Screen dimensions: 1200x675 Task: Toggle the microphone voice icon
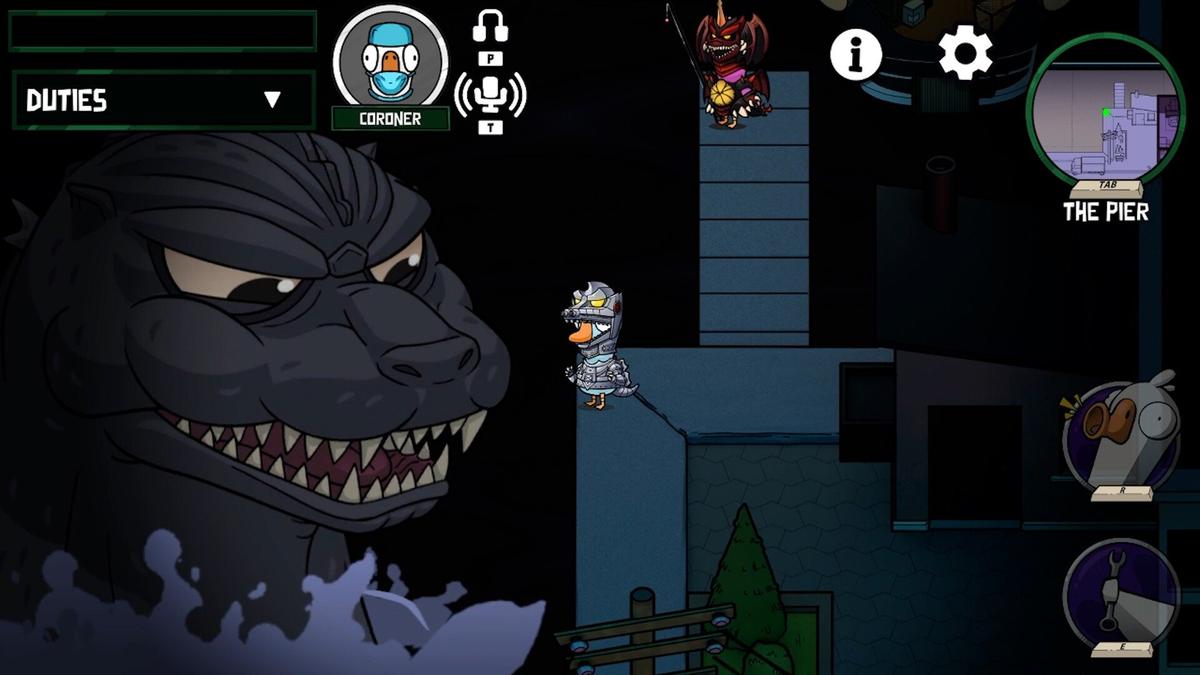[x=490, y=95]
